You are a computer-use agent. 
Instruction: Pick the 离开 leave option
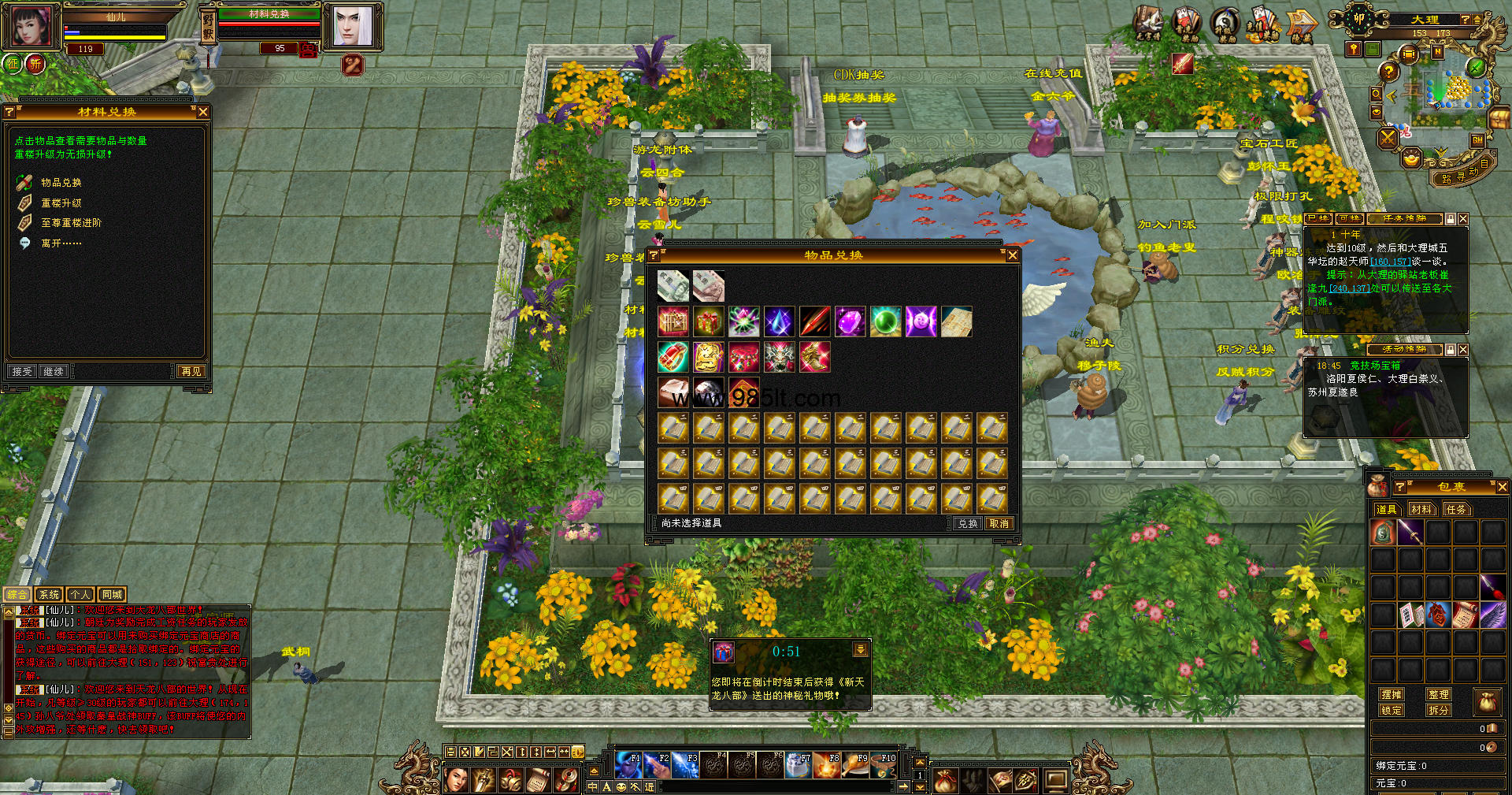pyautogui.click(x=61, y=243)
